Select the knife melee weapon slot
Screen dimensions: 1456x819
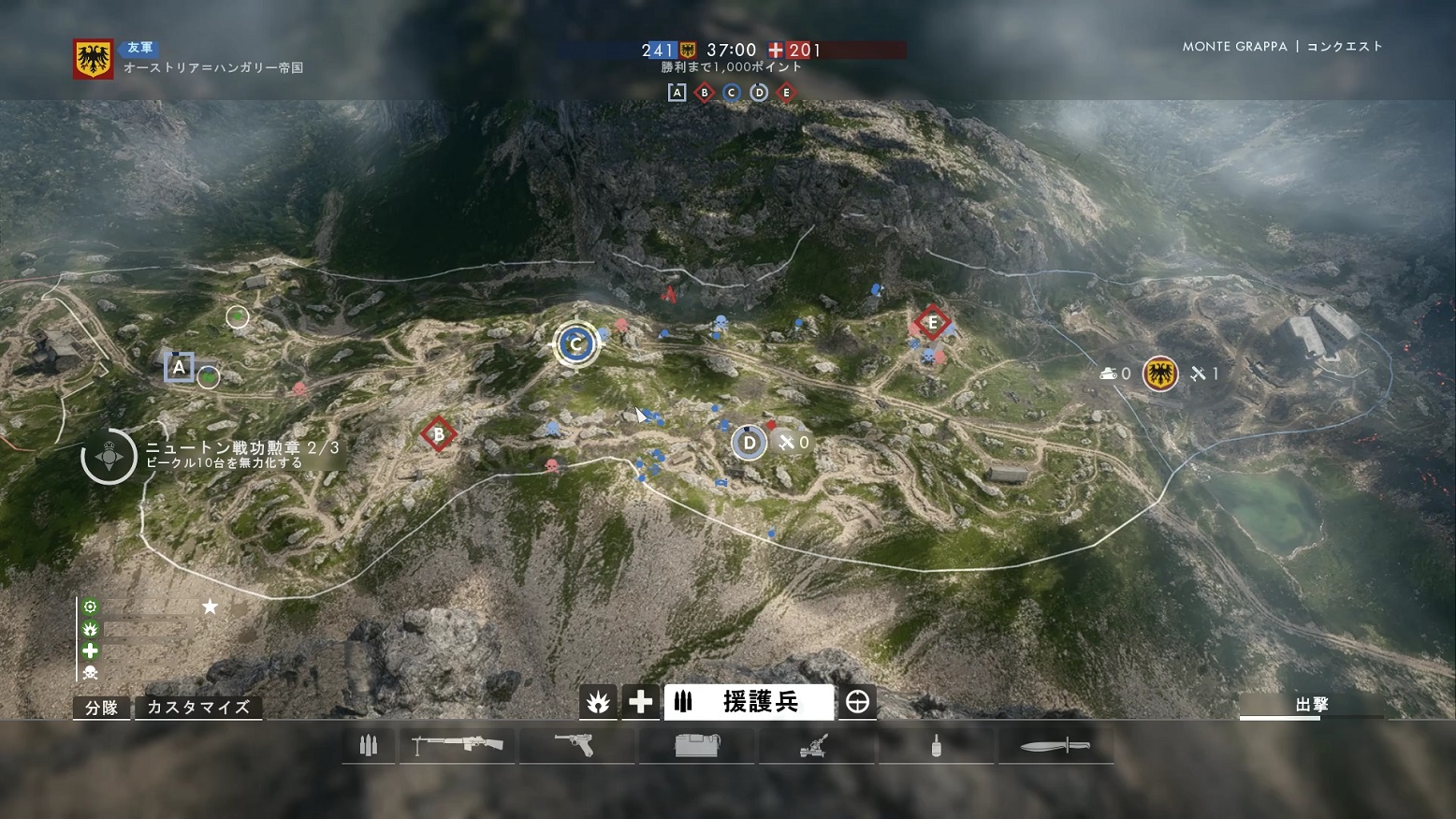[1055, 746]
